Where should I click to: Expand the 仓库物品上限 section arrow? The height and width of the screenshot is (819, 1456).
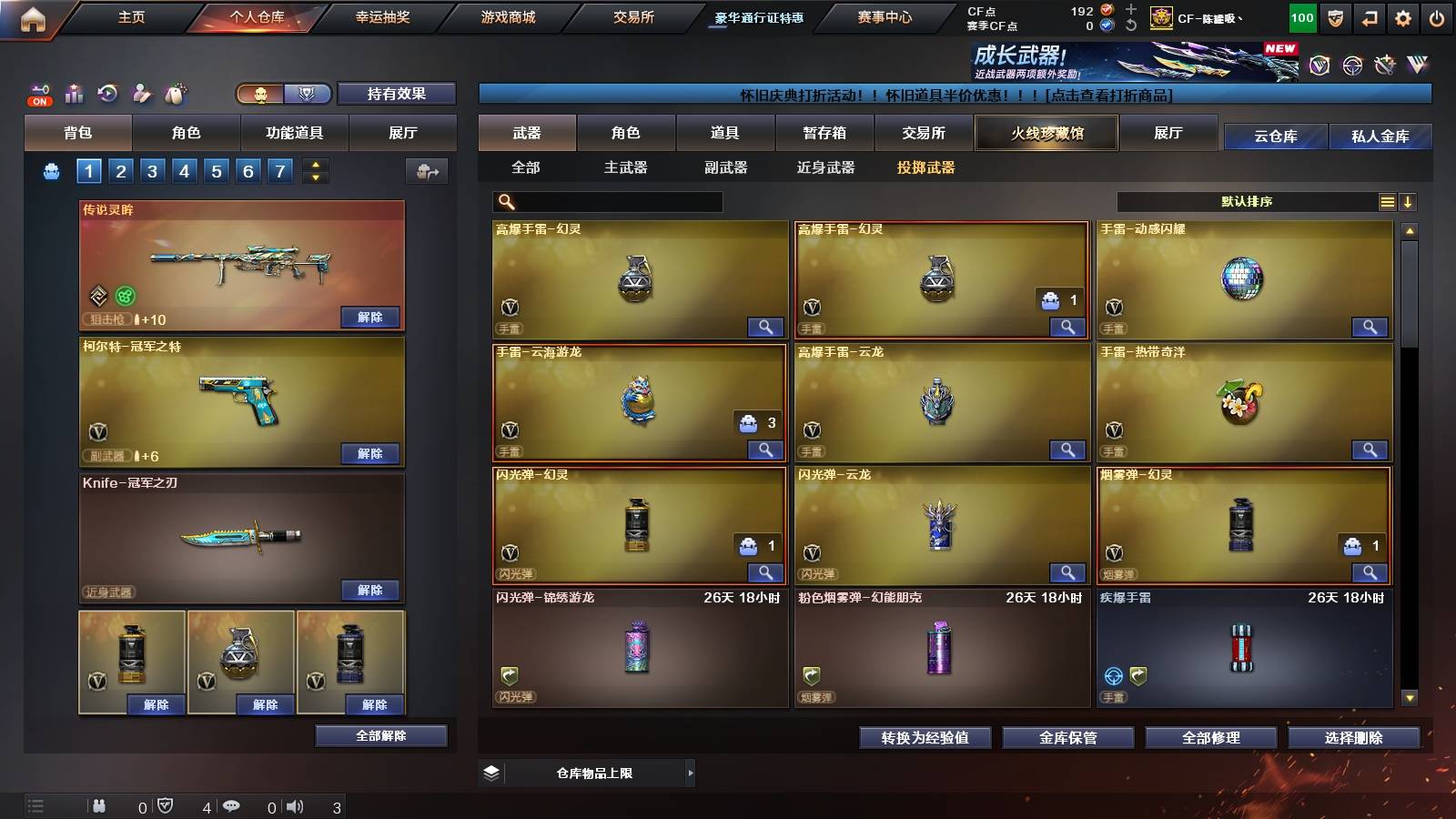tap(690, 773)
